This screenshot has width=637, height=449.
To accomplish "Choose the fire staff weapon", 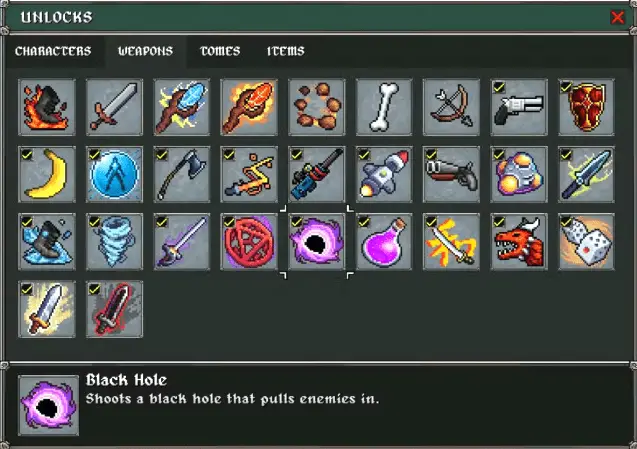I will pos(249,107).
